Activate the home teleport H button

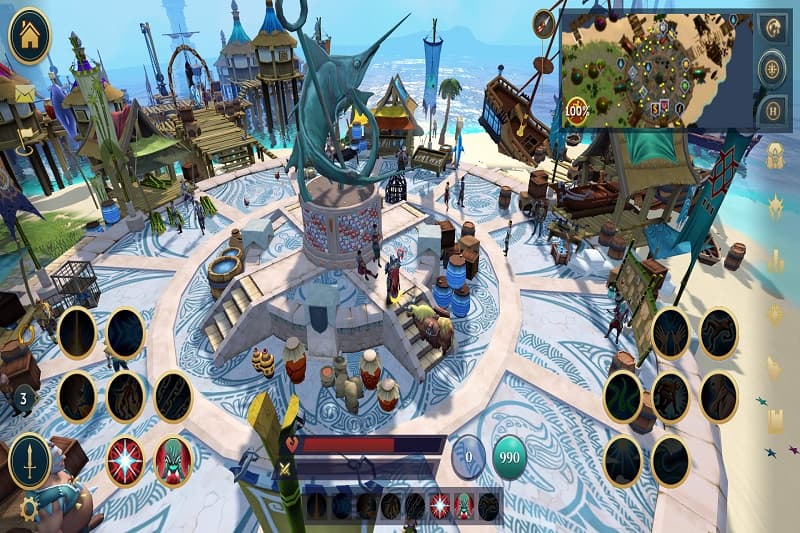click(x=771, y=110)
